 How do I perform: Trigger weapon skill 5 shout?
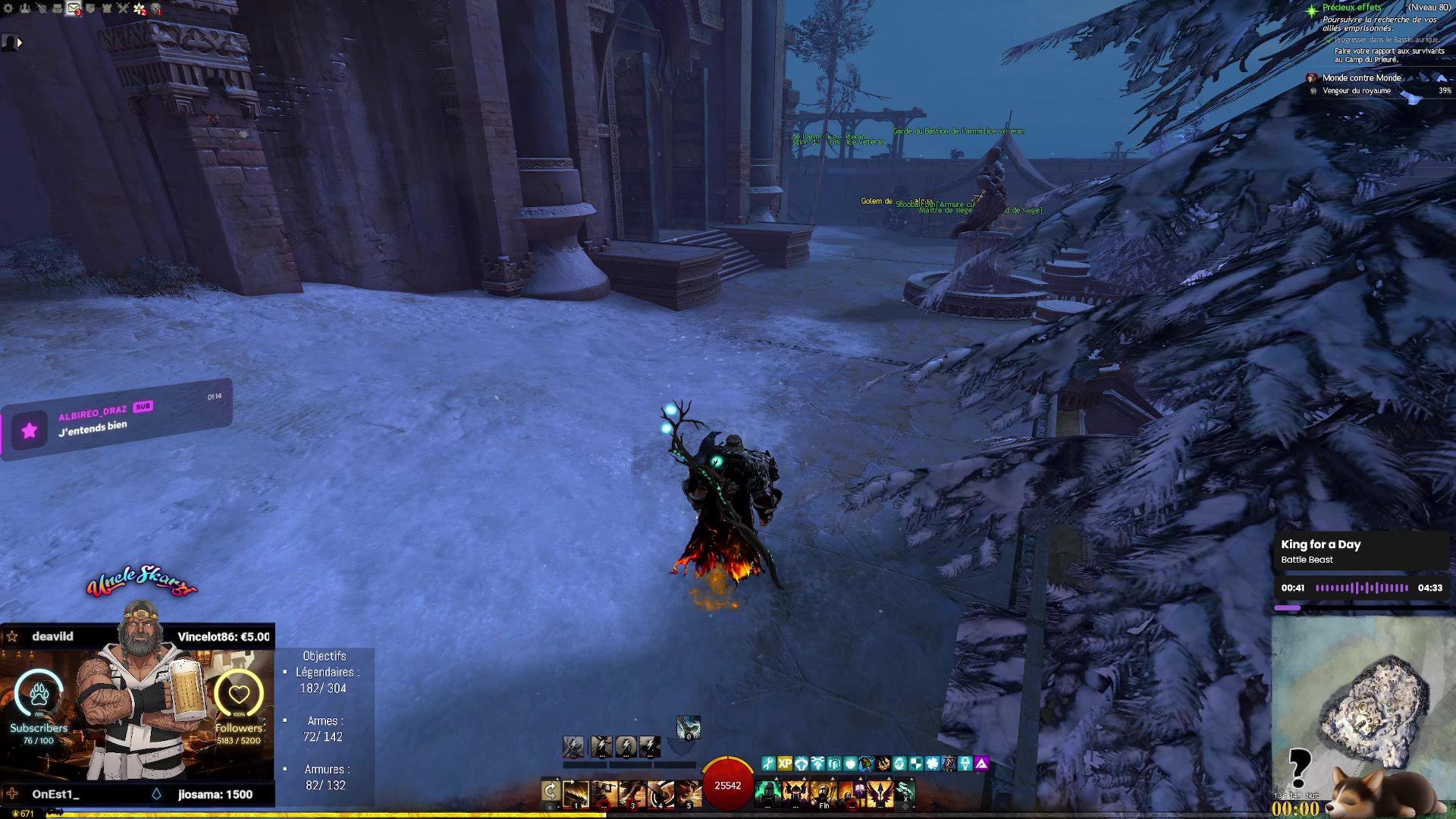[x=689, y=793]
